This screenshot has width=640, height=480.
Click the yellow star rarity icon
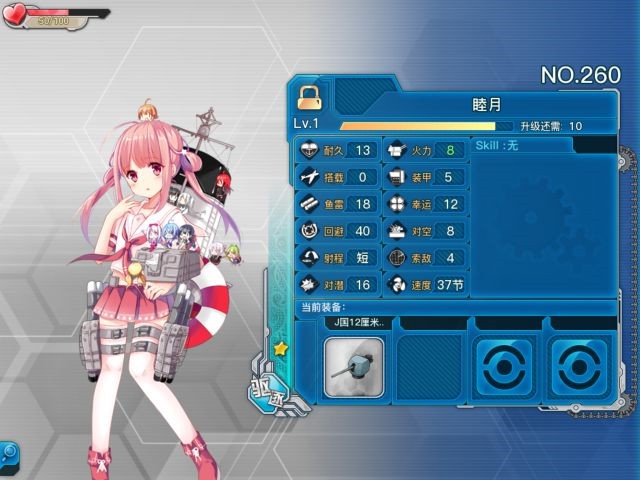pyautogui.click(x=281, y=350)
